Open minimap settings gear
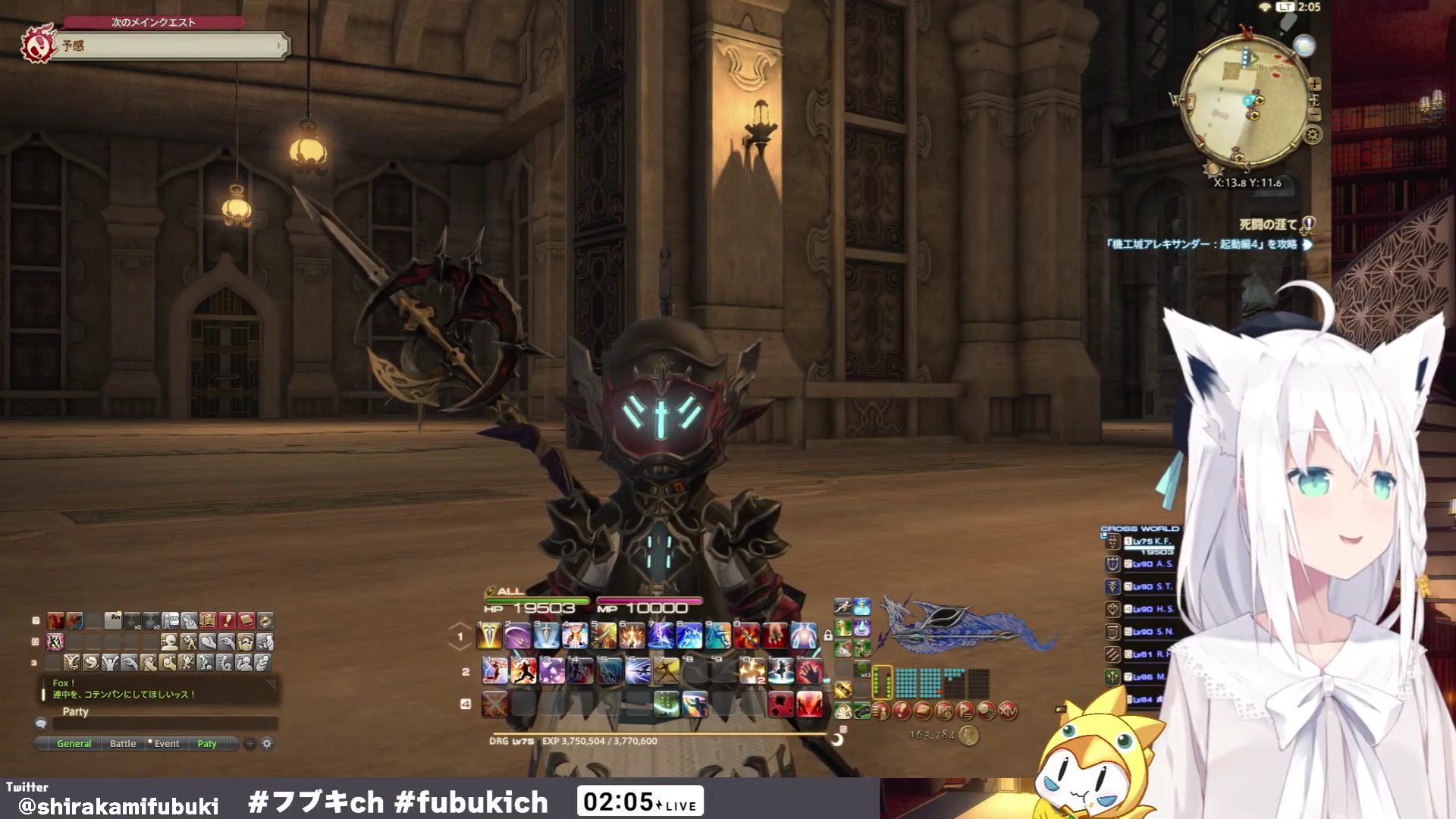Image resolution: width=1456 pixels, height=819 pixels. 1313,135
